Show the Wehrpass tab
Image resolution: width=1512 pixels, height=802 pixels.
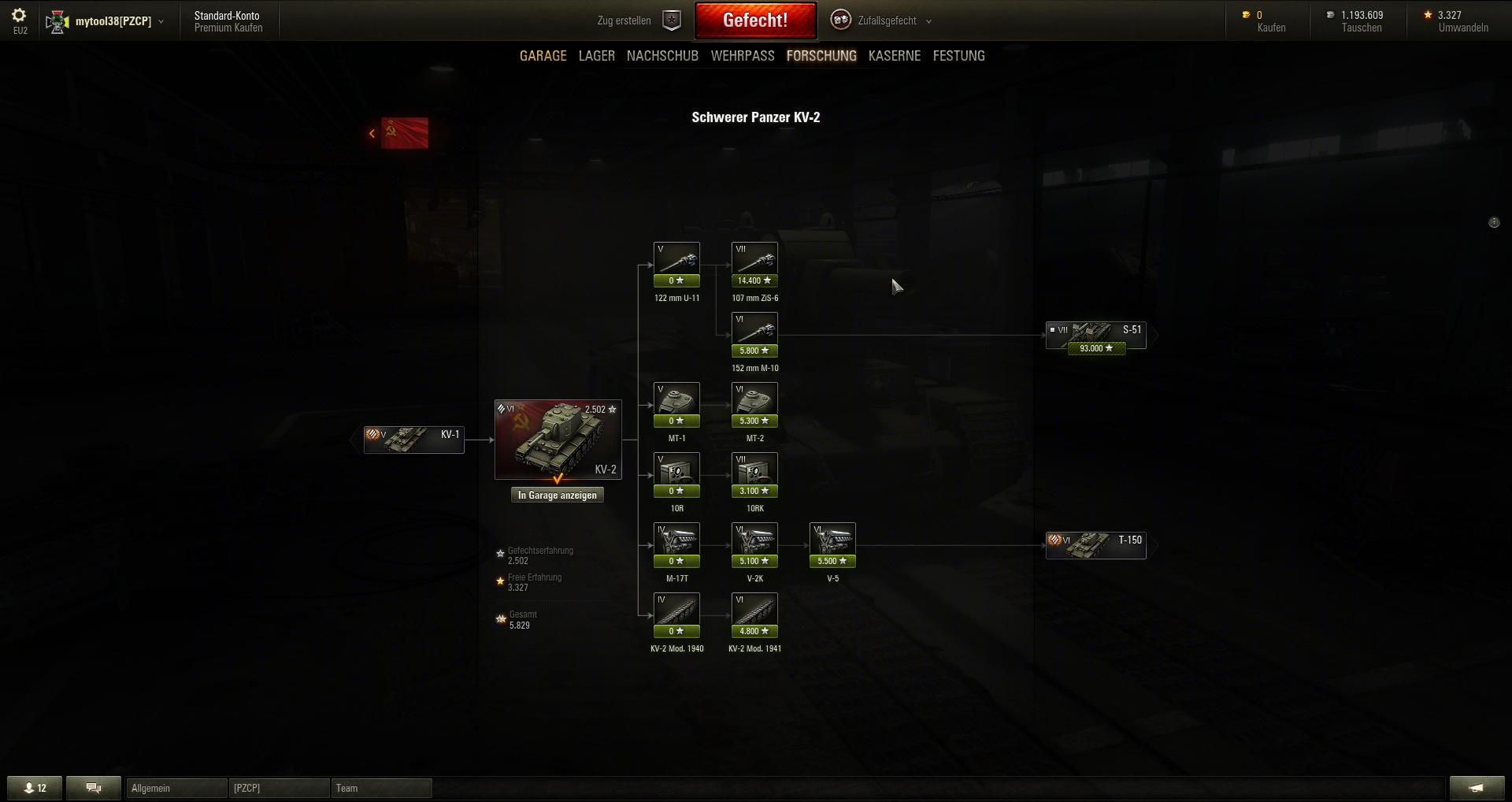click(742, 56)
